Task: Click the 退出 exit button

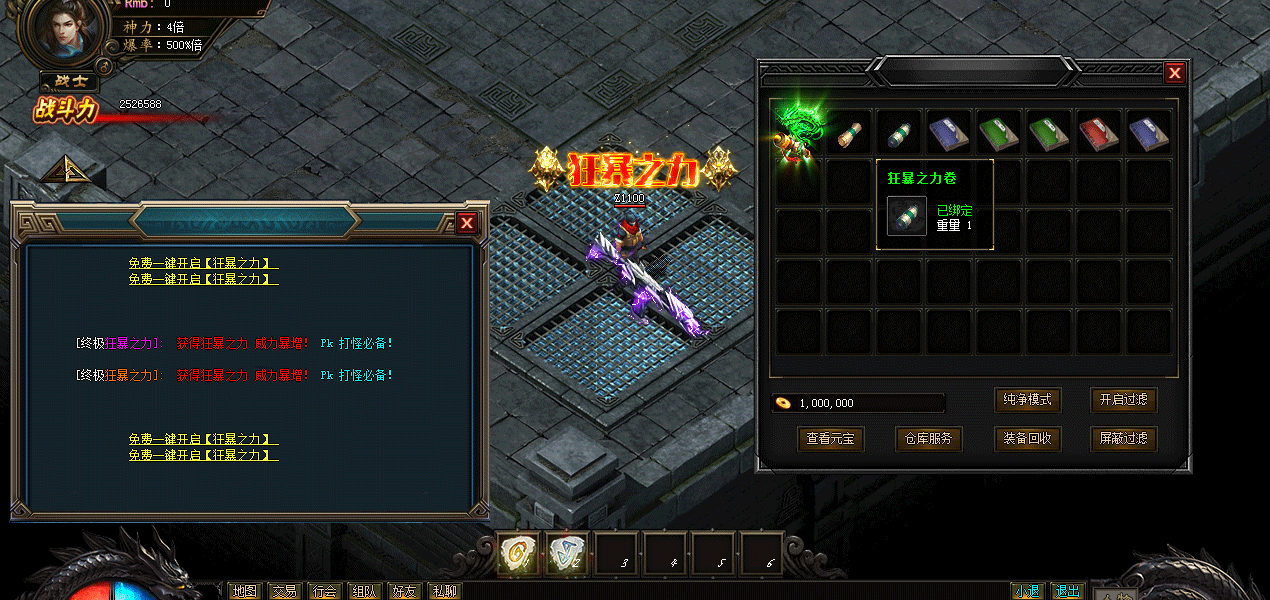Action: [x=1068, y=591]
